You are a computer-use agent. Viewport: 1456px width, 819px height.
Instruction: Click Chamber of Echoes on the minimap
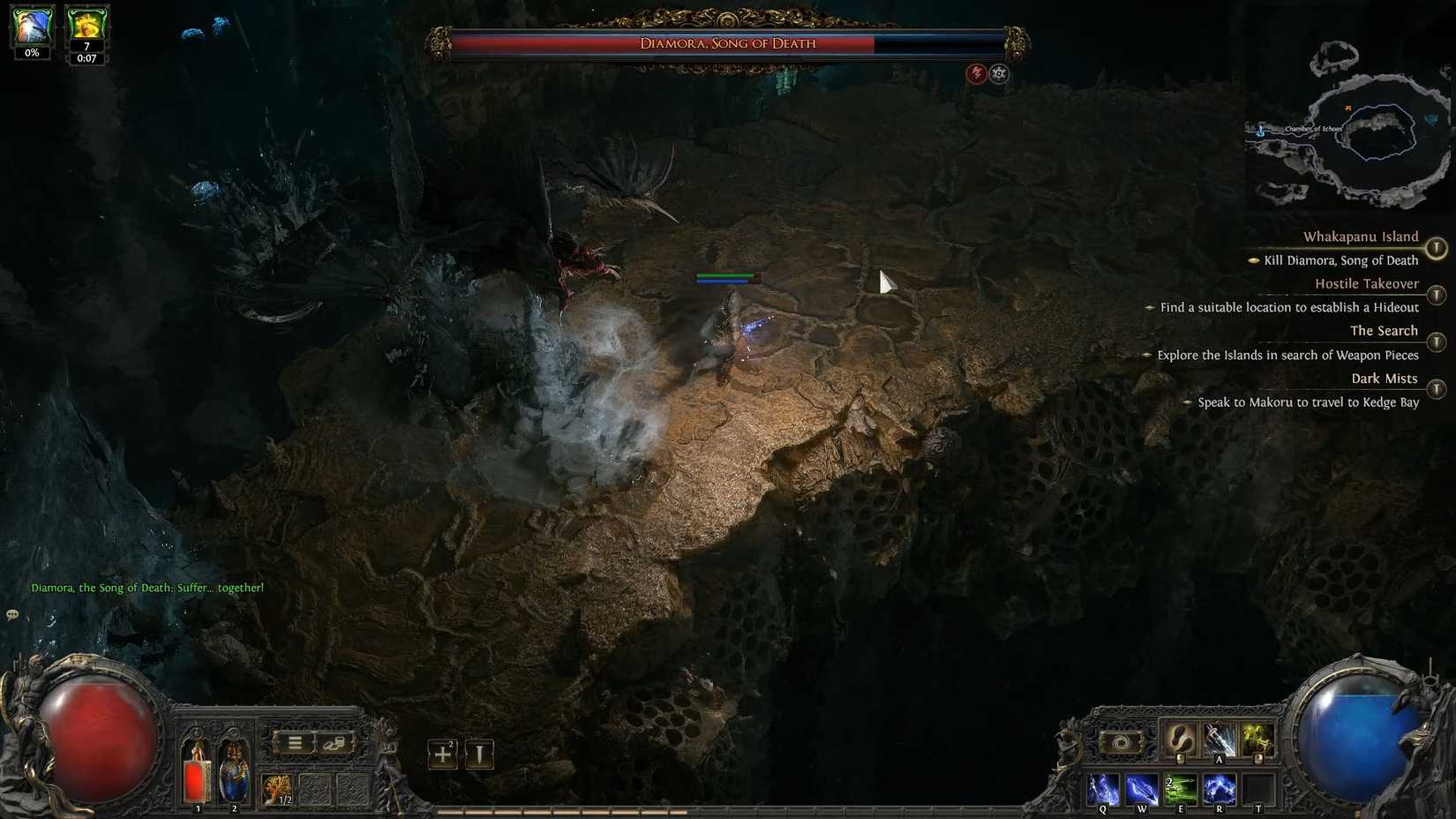(x=1315, y=129)
